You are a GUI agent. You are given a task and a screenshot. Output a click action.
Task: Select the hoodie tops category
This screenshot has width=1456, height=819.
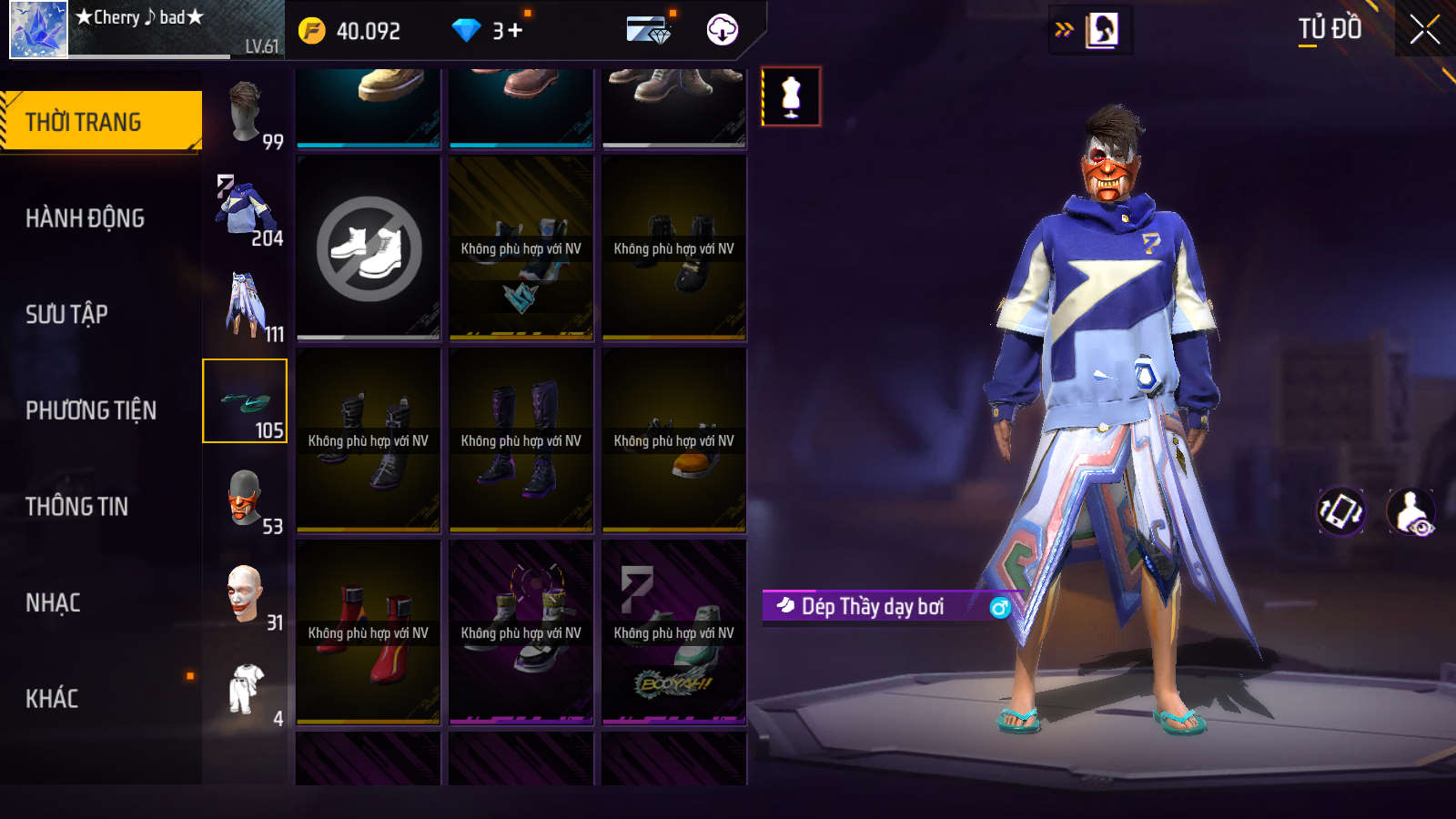point(246,211)
